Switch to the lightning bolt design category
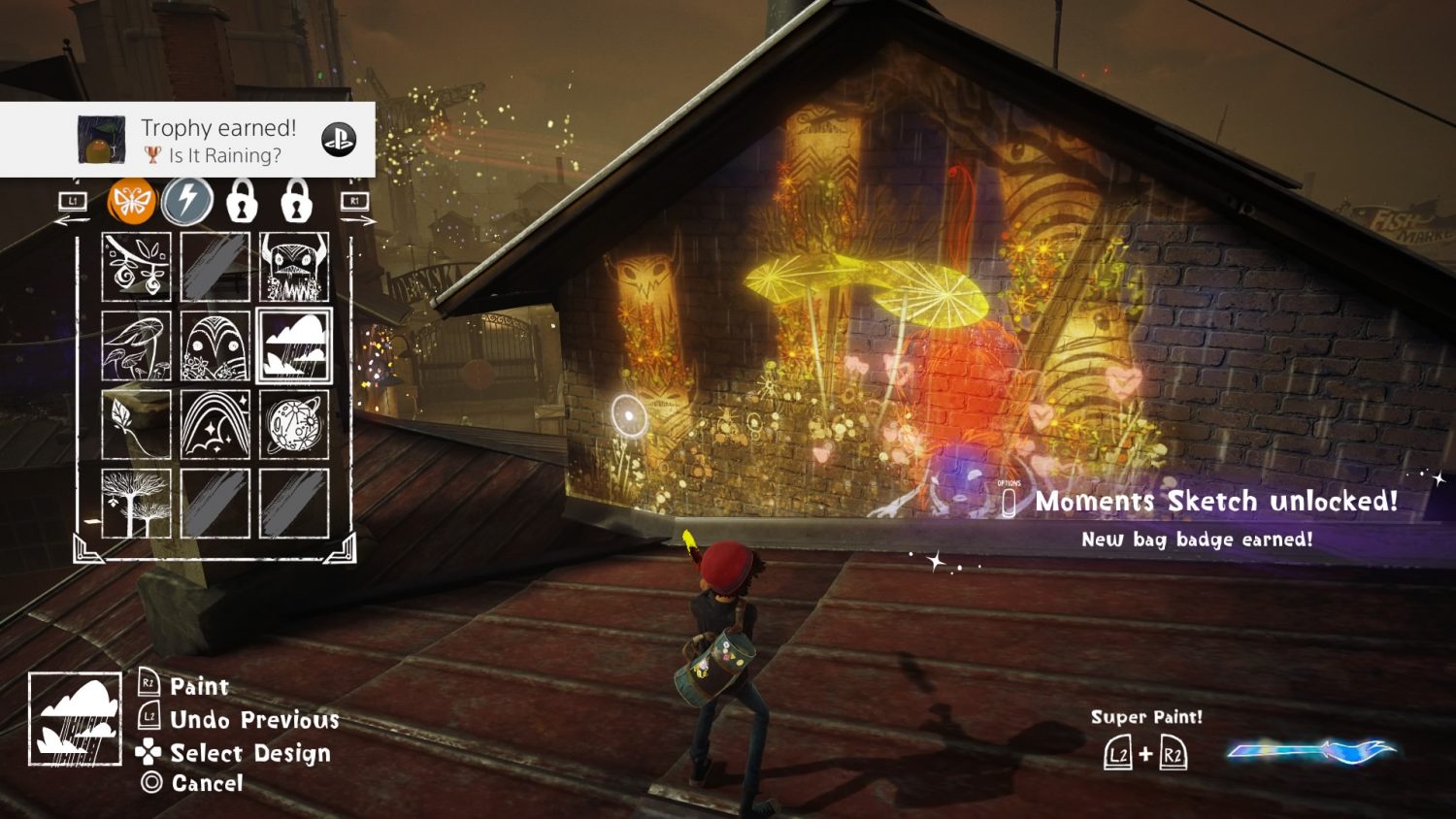The image size is (1456, 819). coord(186,201)
